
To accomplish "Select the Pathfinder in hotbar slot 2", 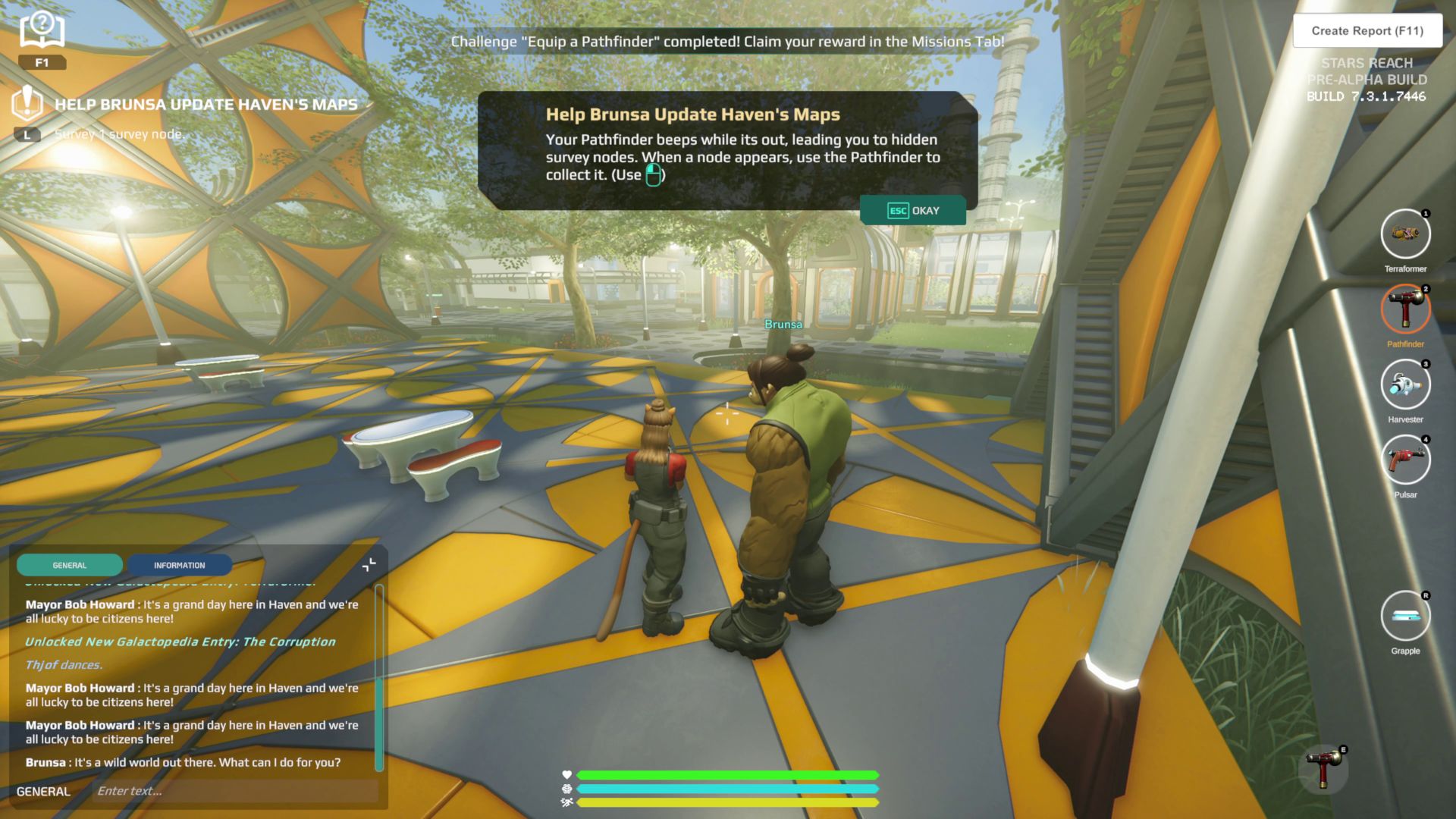I will [1405, 309].
